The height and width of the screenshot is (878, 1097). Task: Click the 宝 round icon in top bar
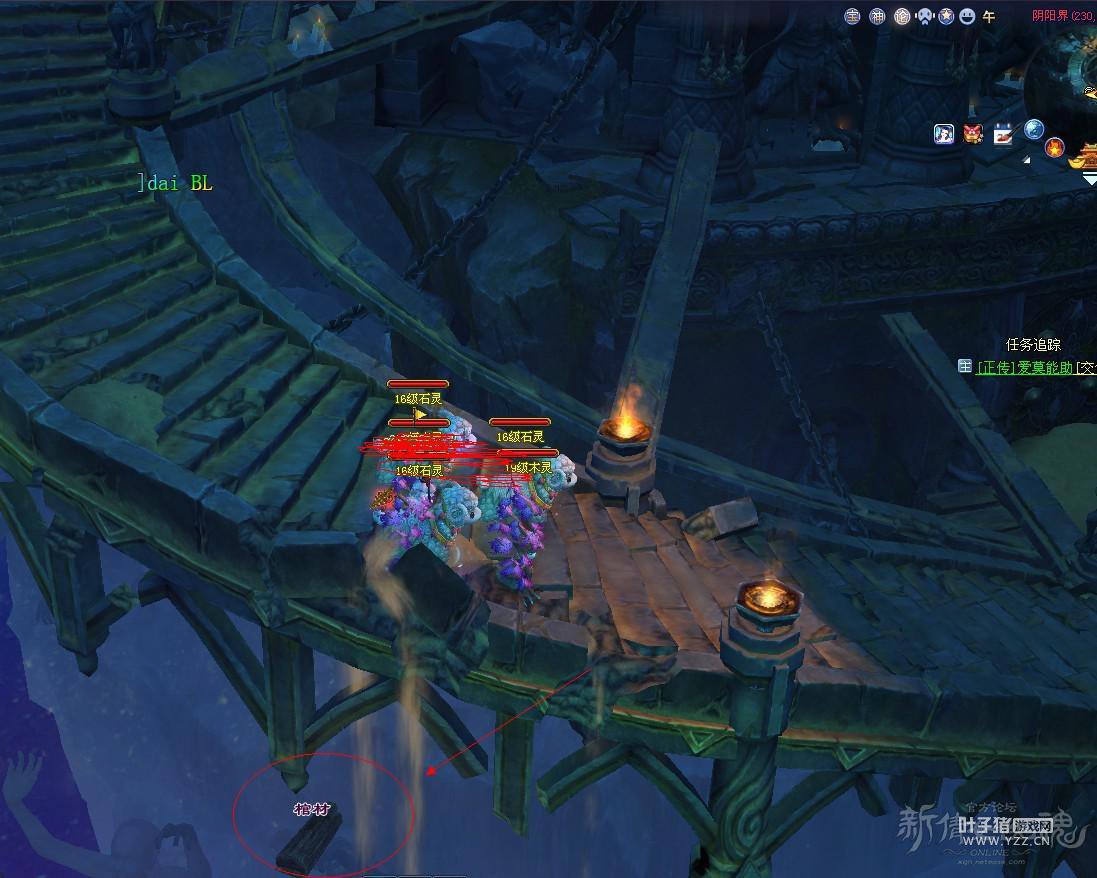[x=852, y=16]
